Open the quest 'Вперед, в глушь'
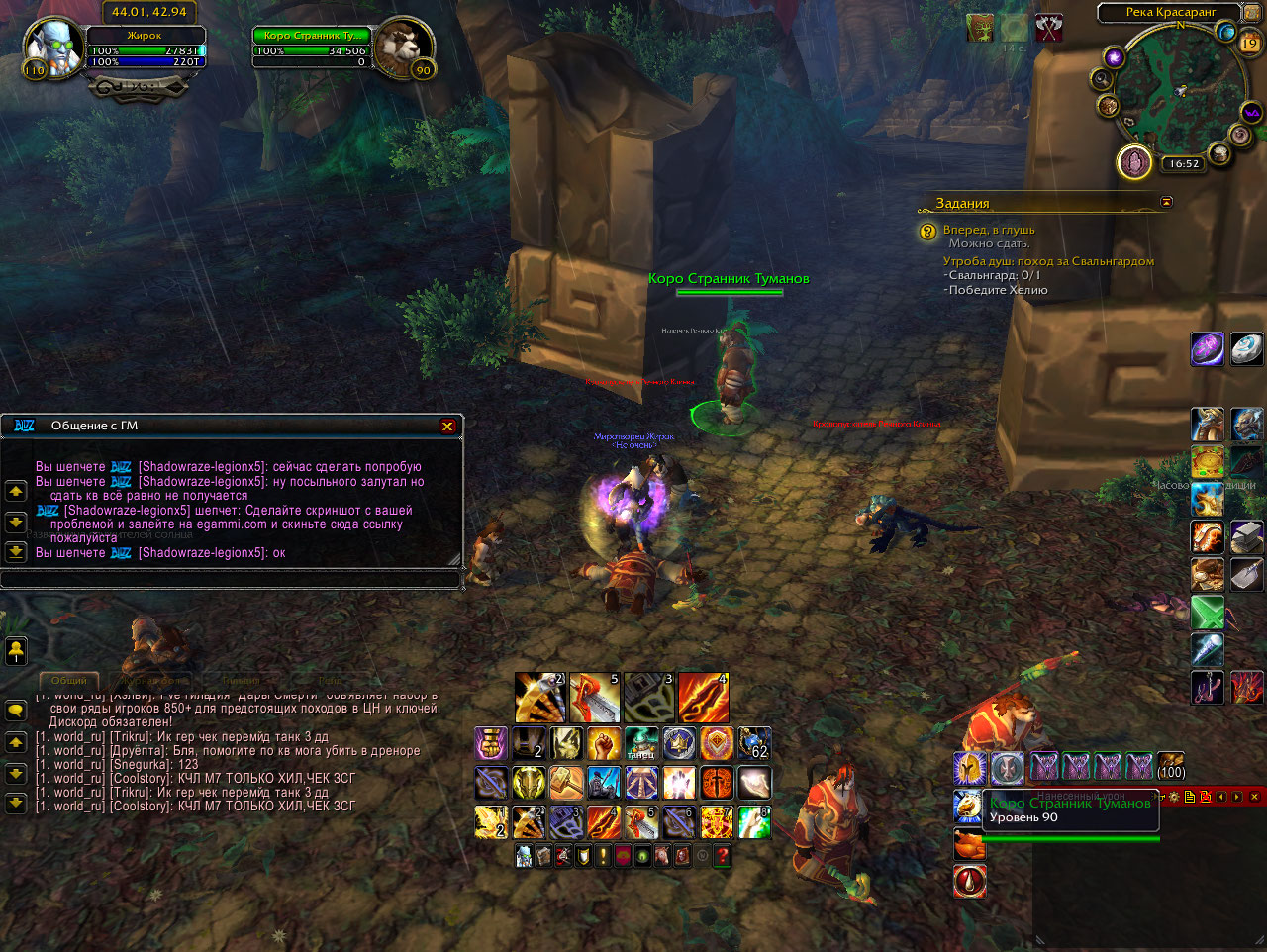 tap(989, 230)
